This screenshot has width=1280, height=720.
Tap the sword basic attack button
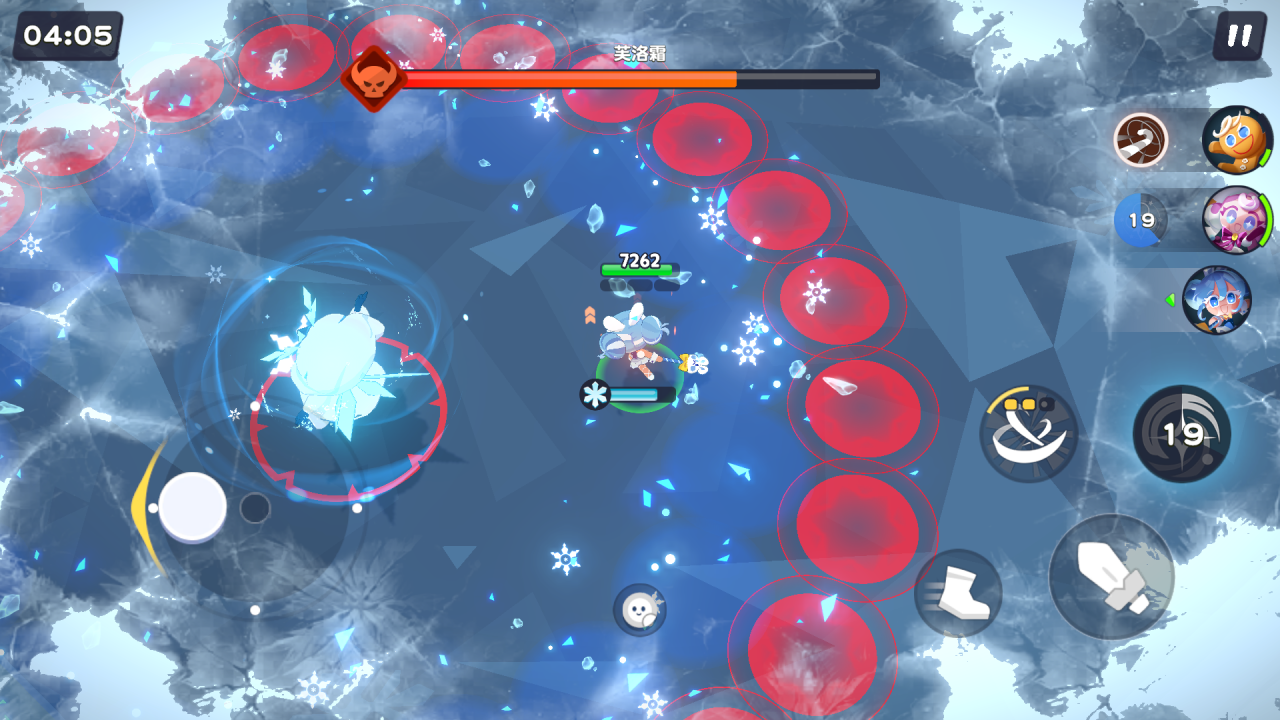click(1111, 577)
